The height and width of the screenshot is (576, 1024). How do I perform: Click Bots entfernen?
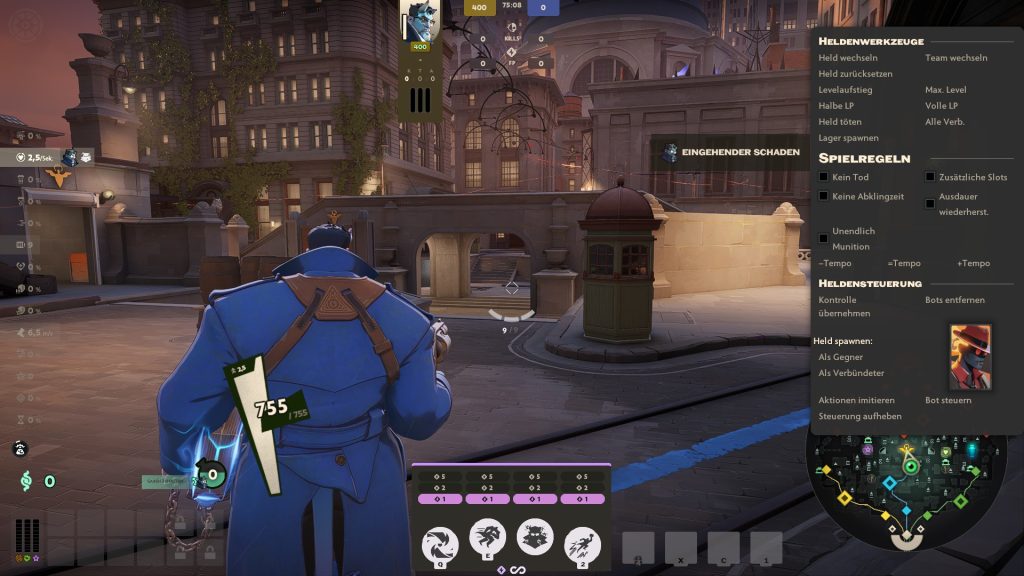click(x=955, y=300)
